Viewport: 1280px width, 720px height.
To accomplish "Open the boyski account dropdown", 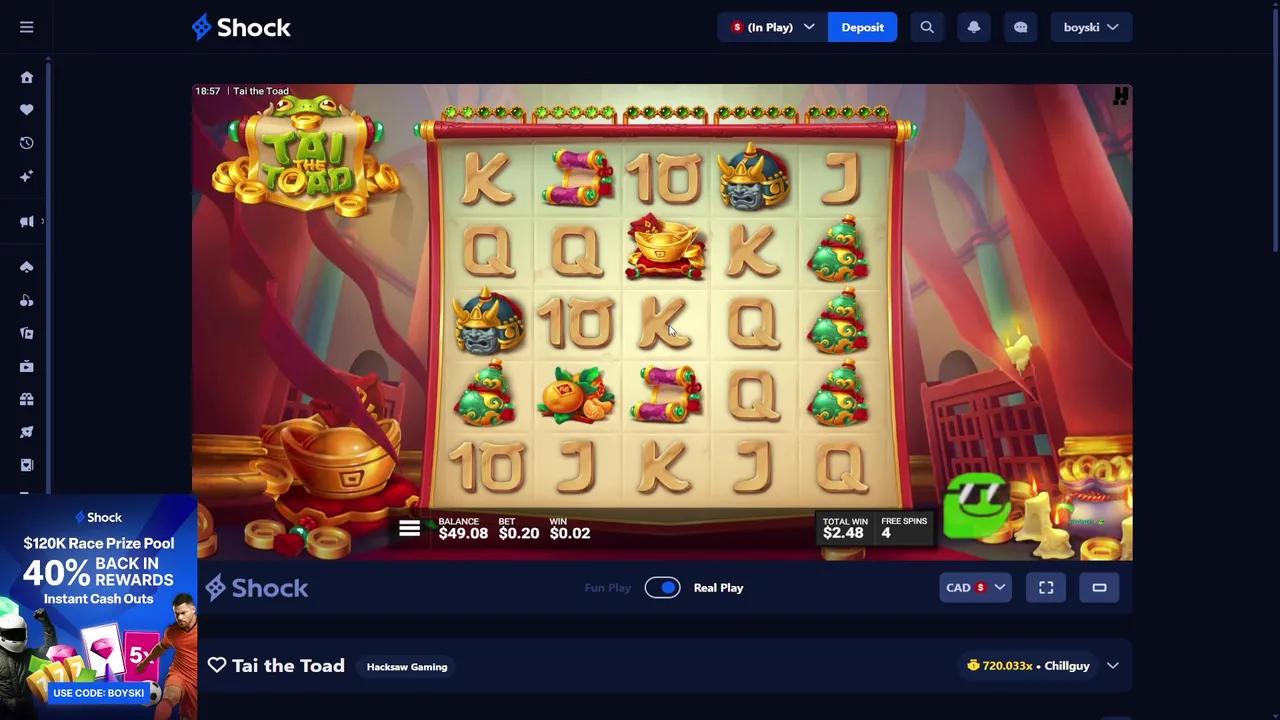I will click(x=1091, y=27).
